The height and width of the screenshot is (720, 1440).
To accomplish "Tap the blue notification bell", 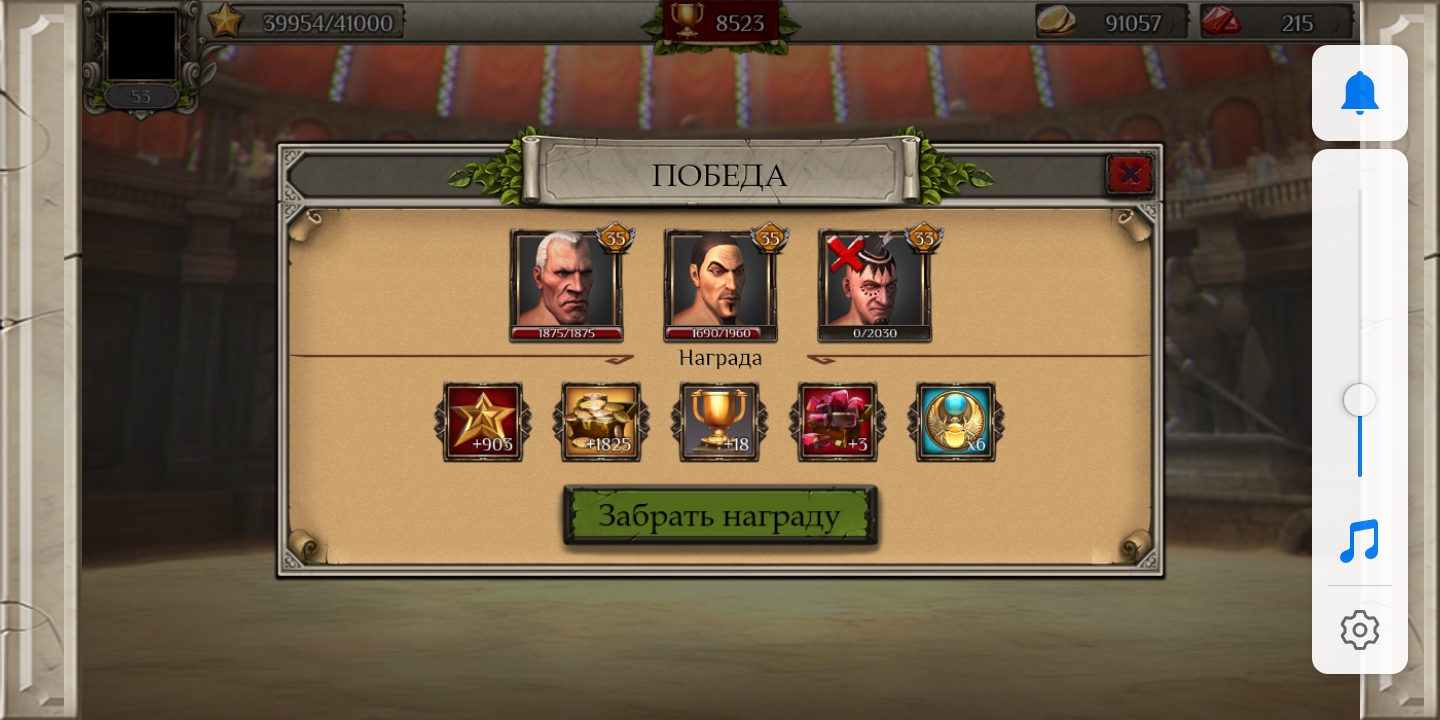I will 1359,93.
